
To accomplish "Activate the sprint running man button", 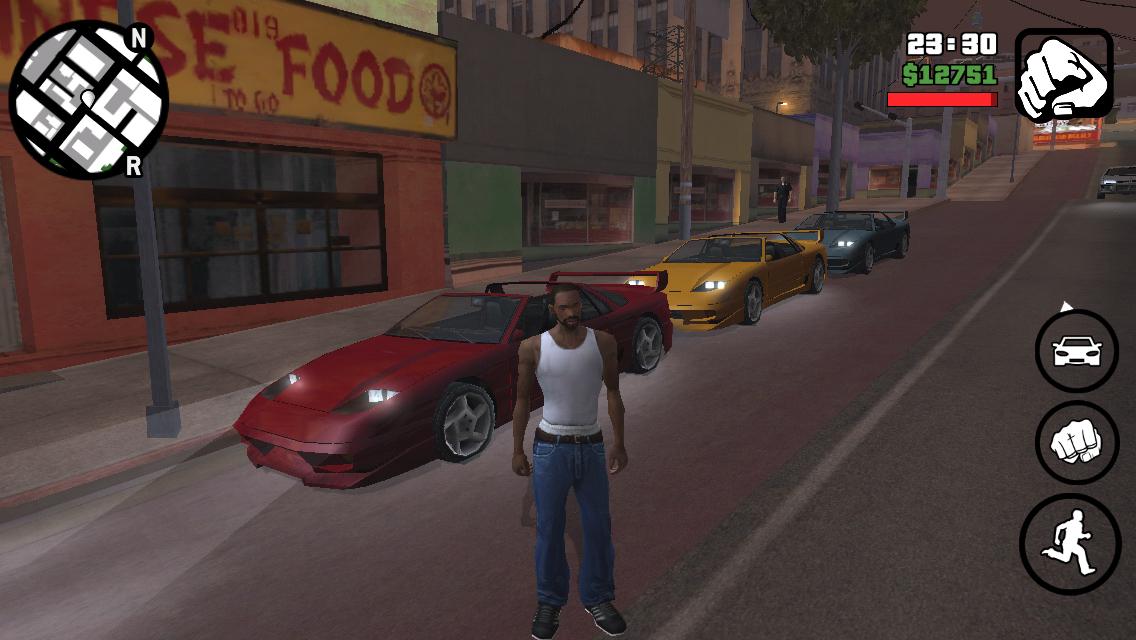I will click(1070, 543).
